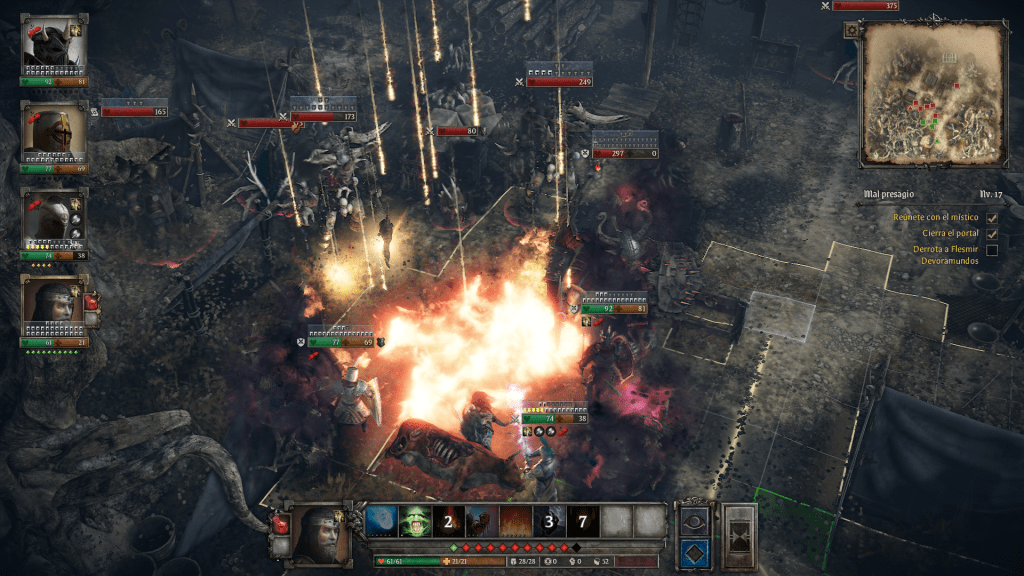The width and height of the screenshot is (1024, 576).
Task: Cast the green screaming face spell
Action: point(416,521)
